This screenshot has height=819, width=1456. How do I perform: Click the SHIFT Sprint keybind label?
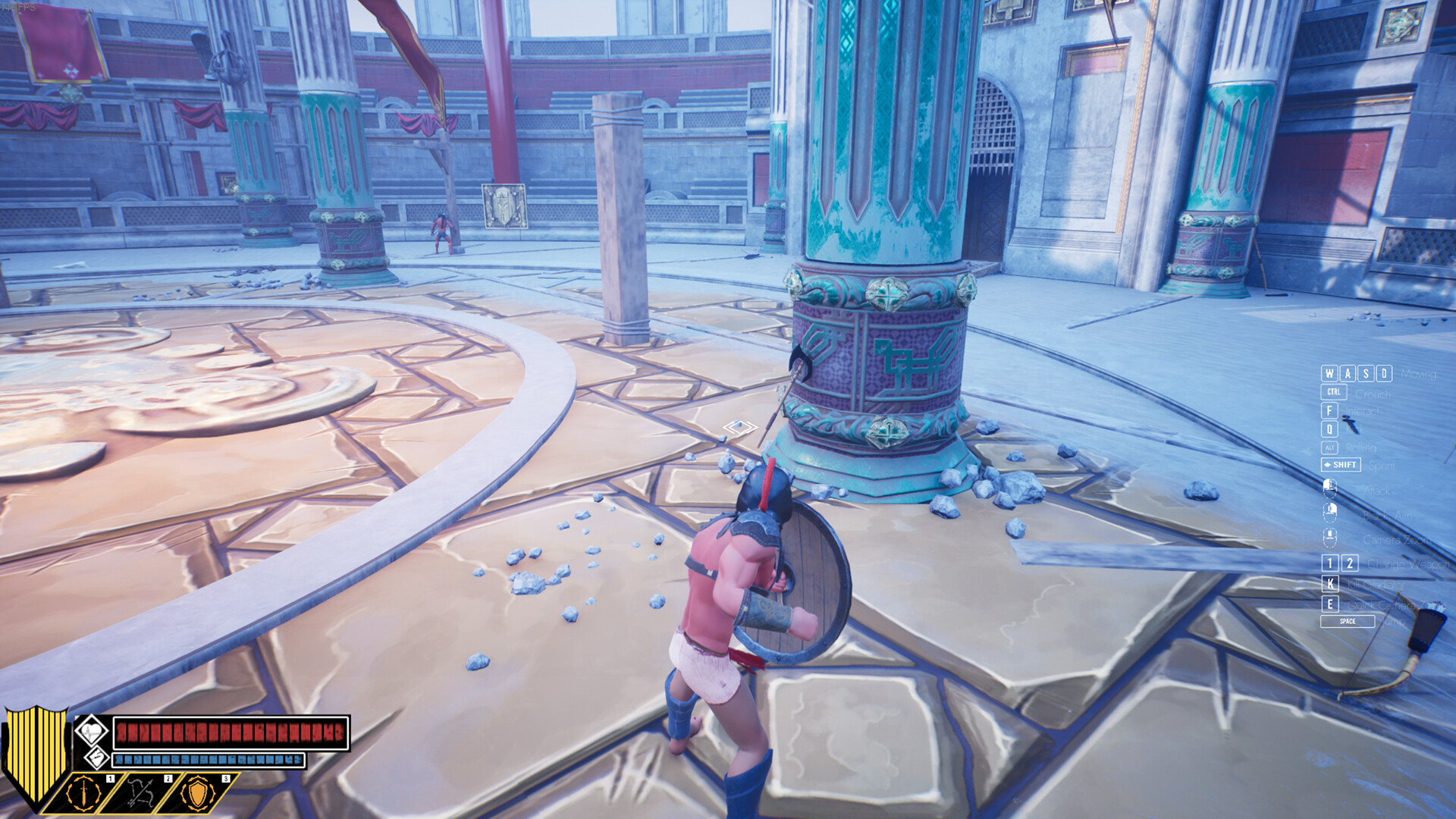point(1340,465)
